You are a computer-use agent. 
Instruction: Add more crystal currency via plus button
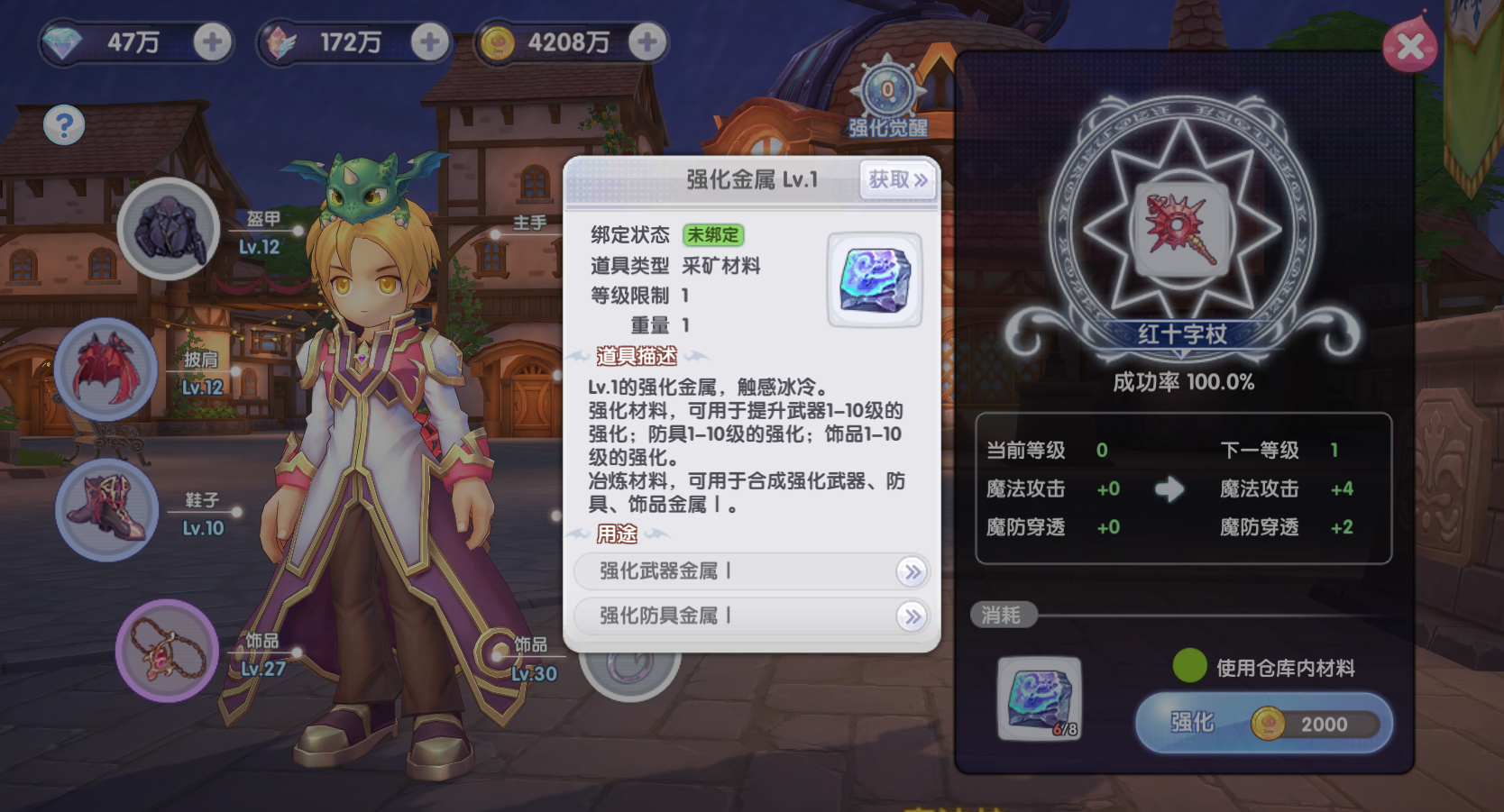(x=430, y=41)
